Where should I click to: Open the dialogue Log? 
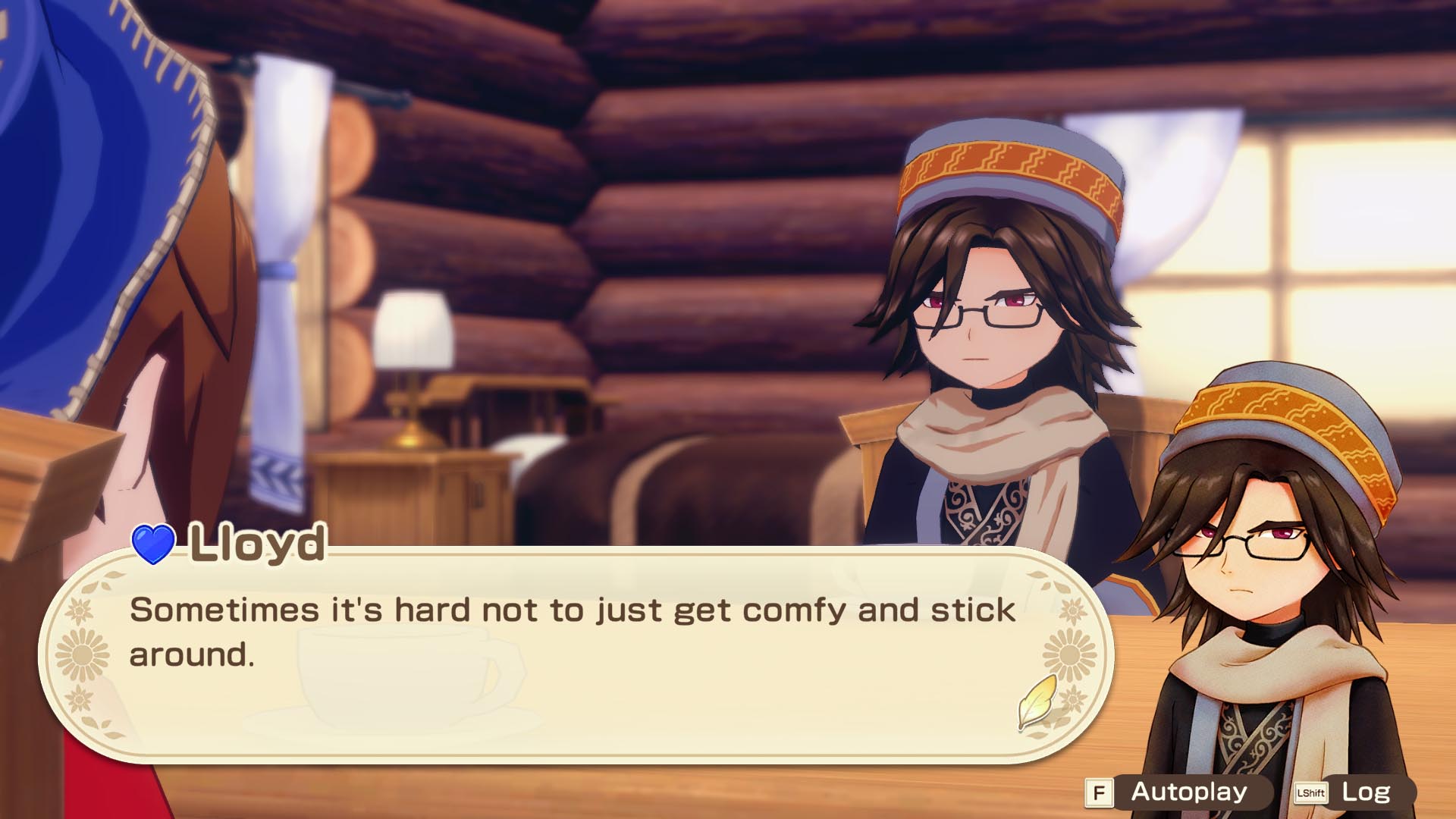point(1364,792)
